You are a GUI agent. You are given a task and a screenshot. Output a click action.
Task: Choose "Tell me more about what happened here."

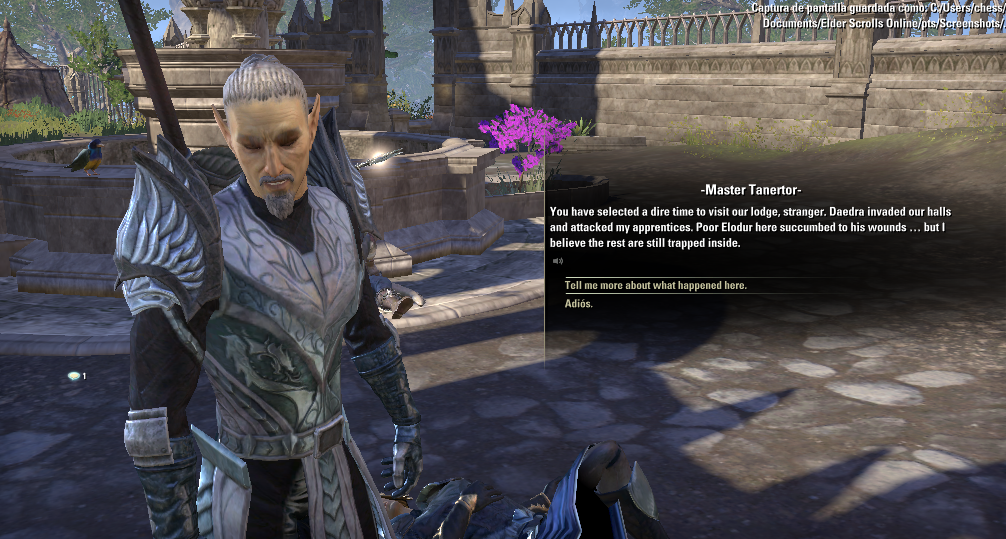pyautogui.click(x=655, y=286)
